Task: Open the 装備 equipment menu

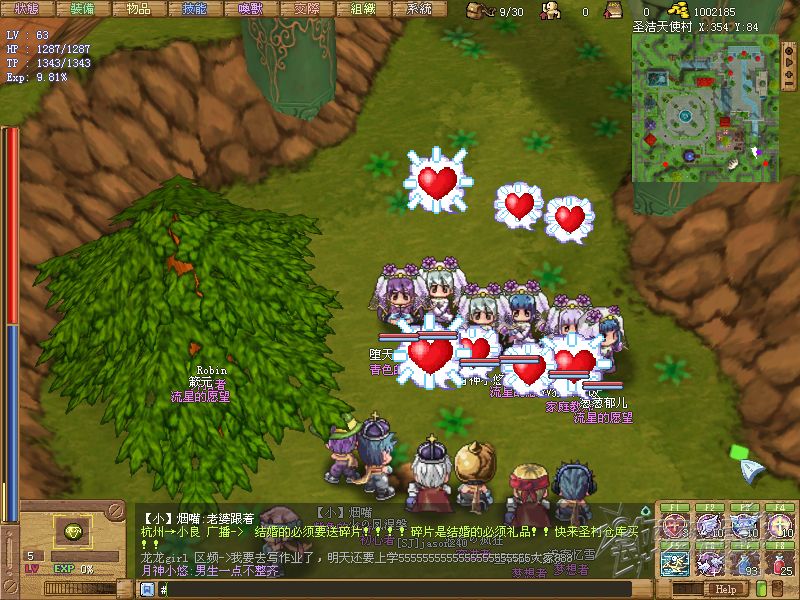Action: [83, 9]
